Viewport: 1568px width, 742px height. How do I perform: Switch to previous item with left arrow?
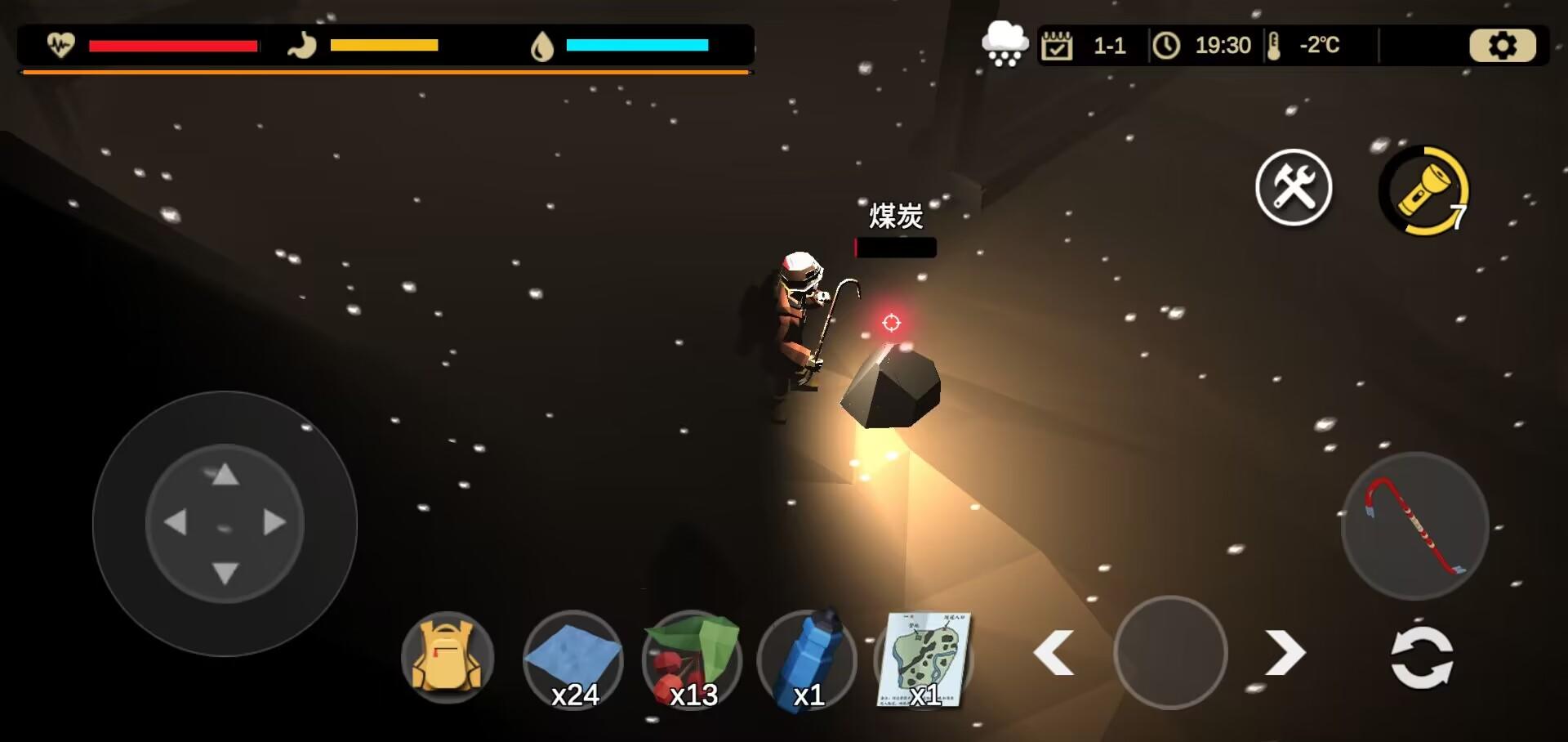pyautogui.click(x=1053, y=653)
